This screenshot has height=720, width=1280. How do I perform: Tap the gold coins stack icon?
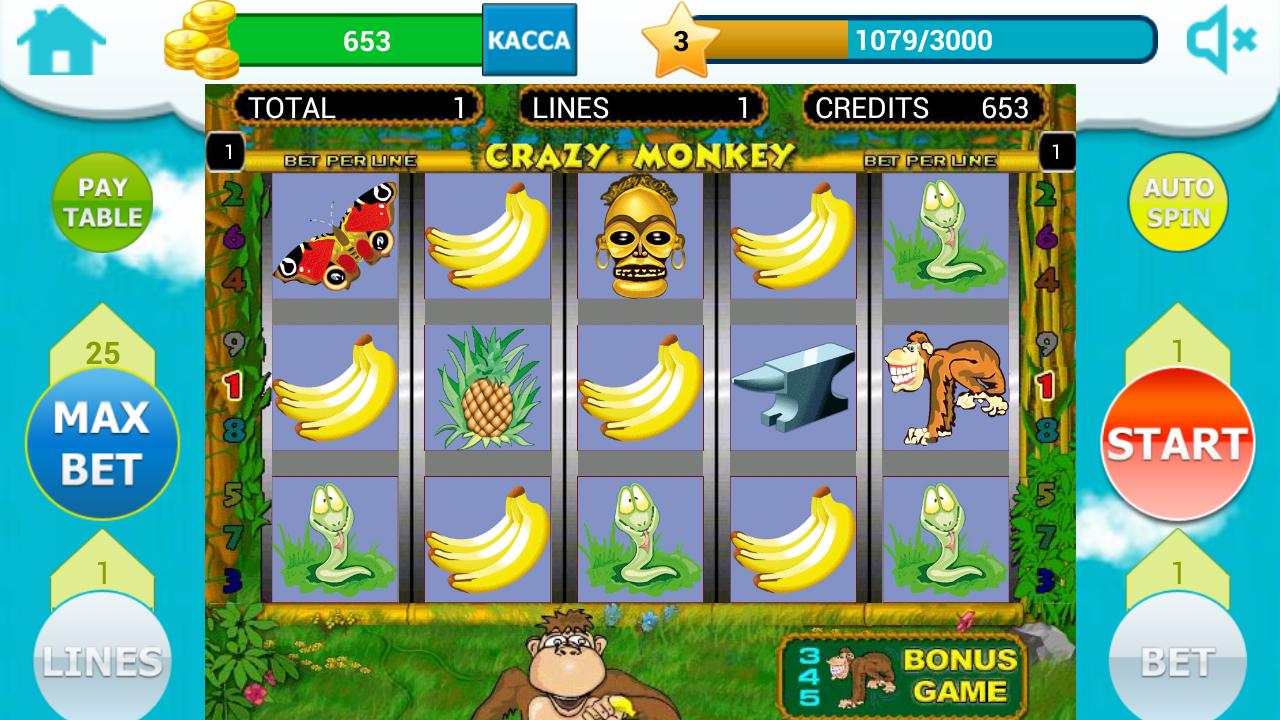(201, 40)
